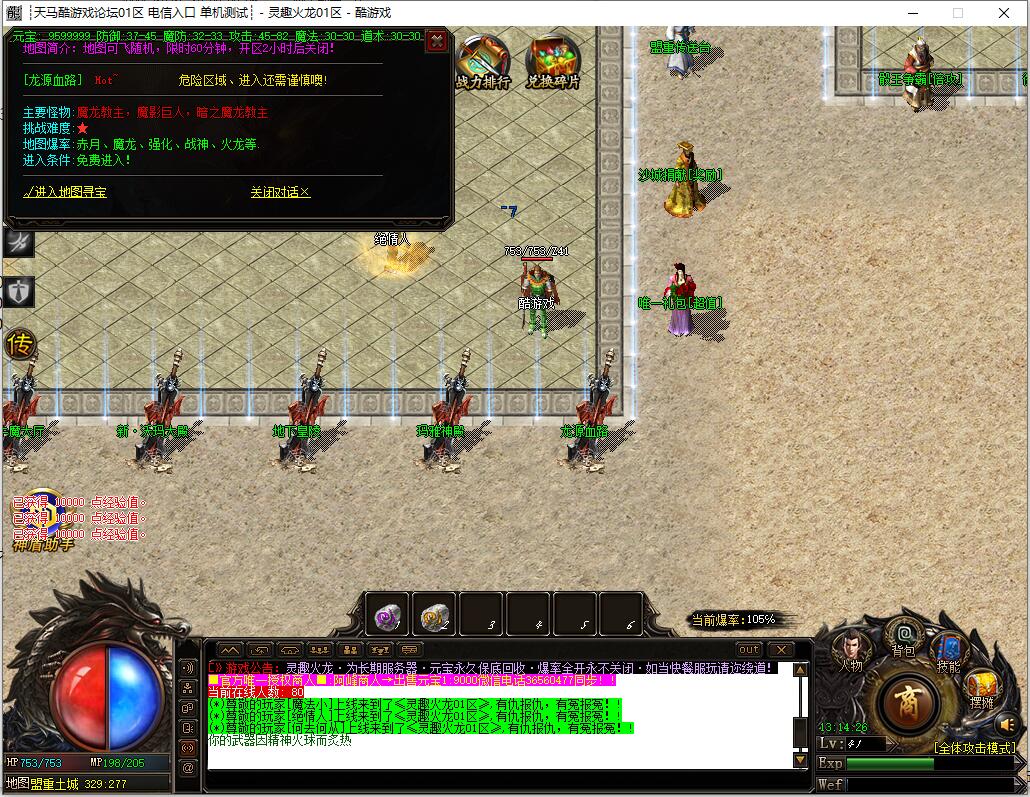The height and width of the screenshot is (797, 1030).
Task: Click the 进入地图寻宝 dialogue link
Action: (64, 192)
